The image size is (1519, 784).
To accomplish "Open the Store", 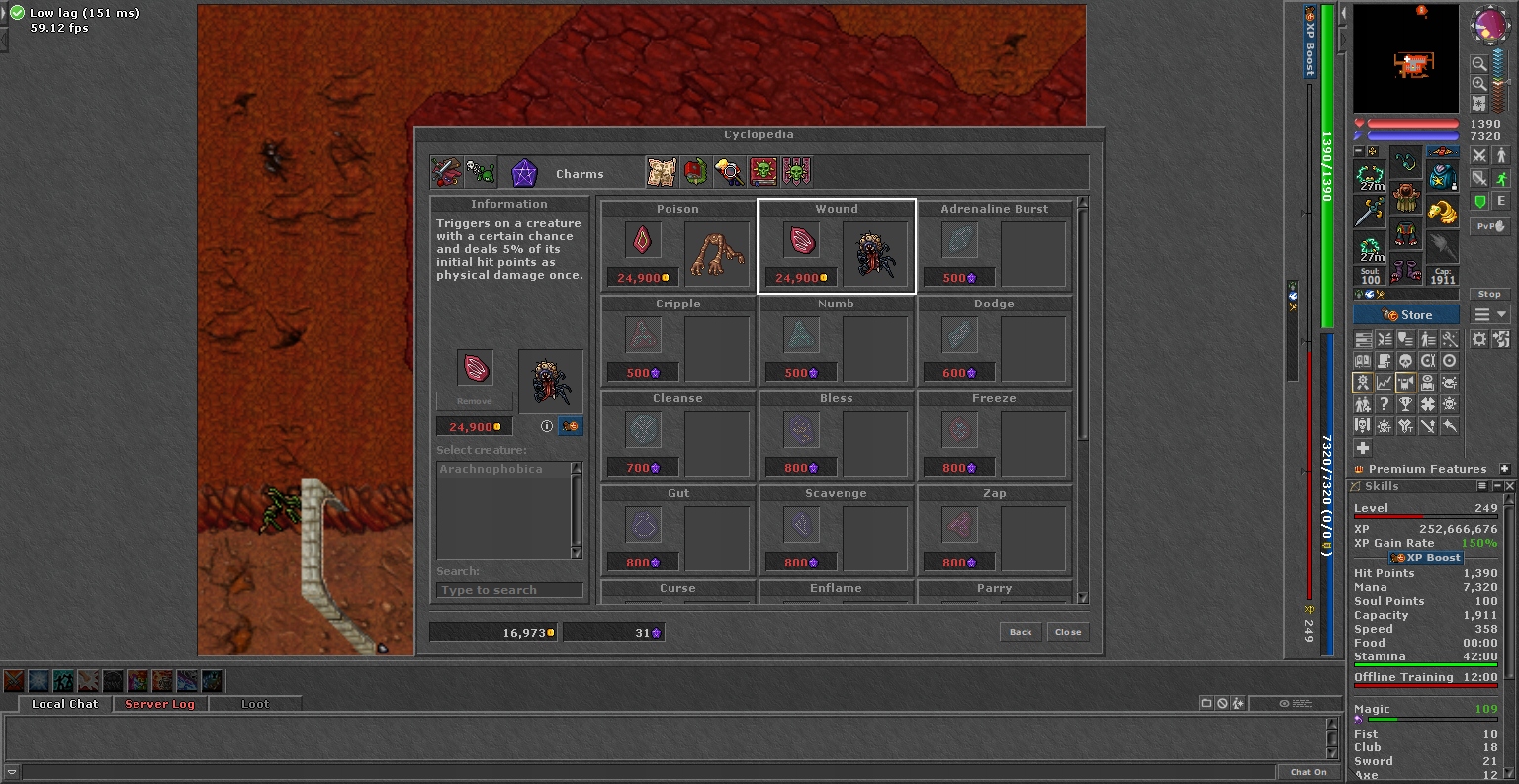I will [1406, 315].
